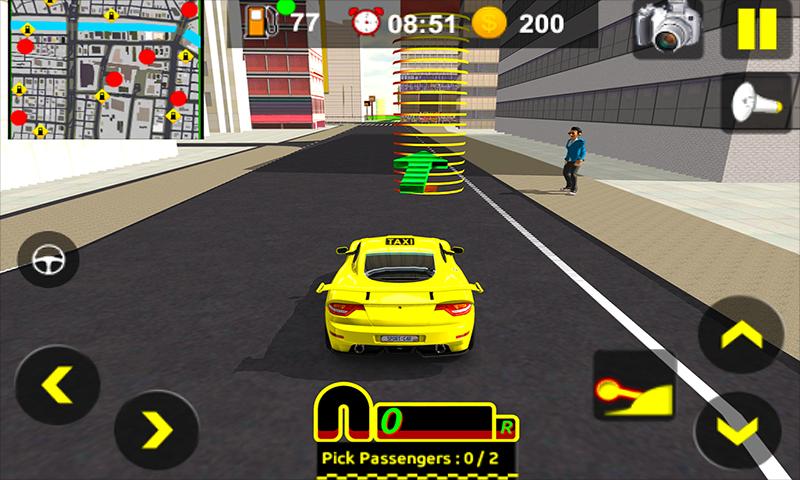Pause the game with the yellow pause button

tap(756, 30)
